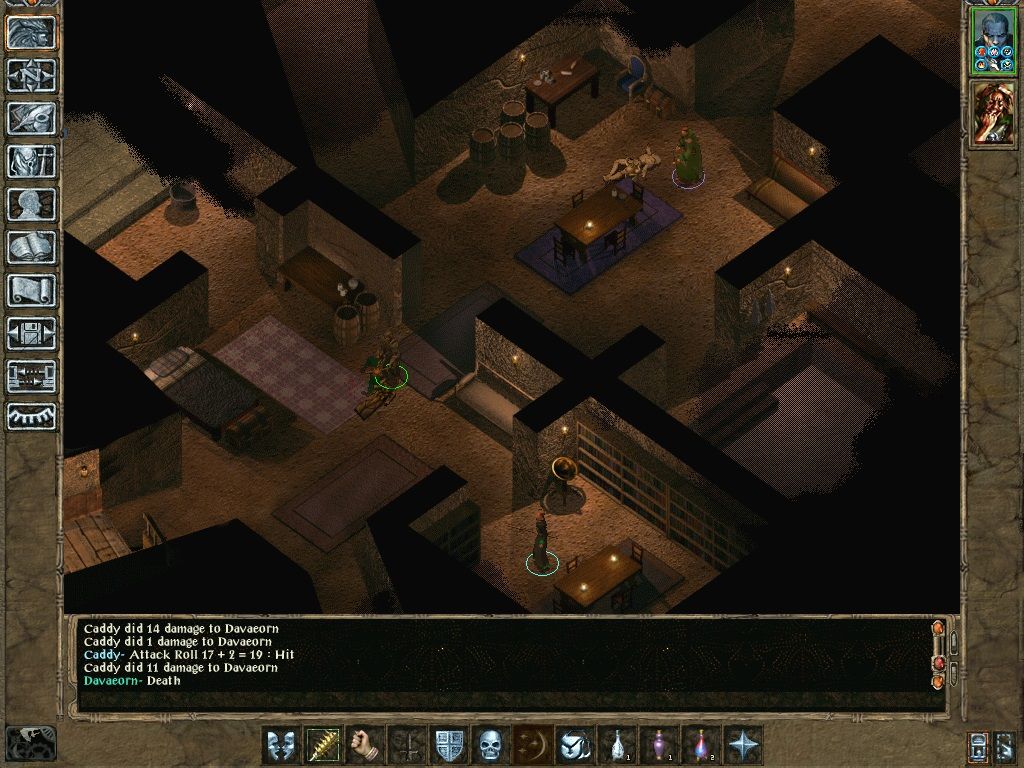
Task: Choose the spiked club weapon slot
Action: (323, 745)
